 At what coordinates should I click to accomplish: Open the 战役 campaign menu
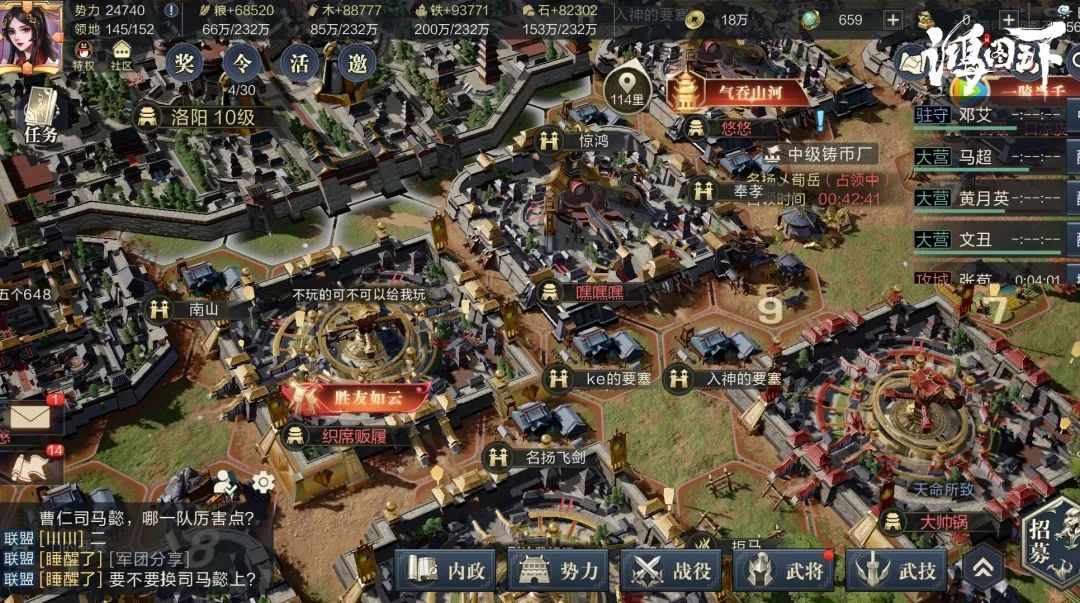click(x=672, y=571)
